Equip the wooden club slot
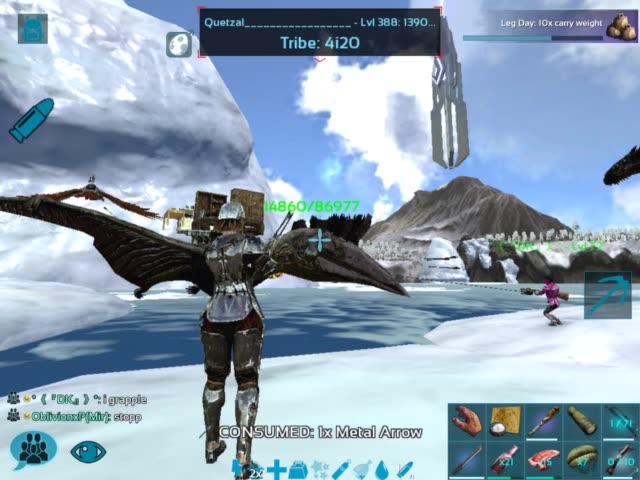 click(x=543, y=421)
